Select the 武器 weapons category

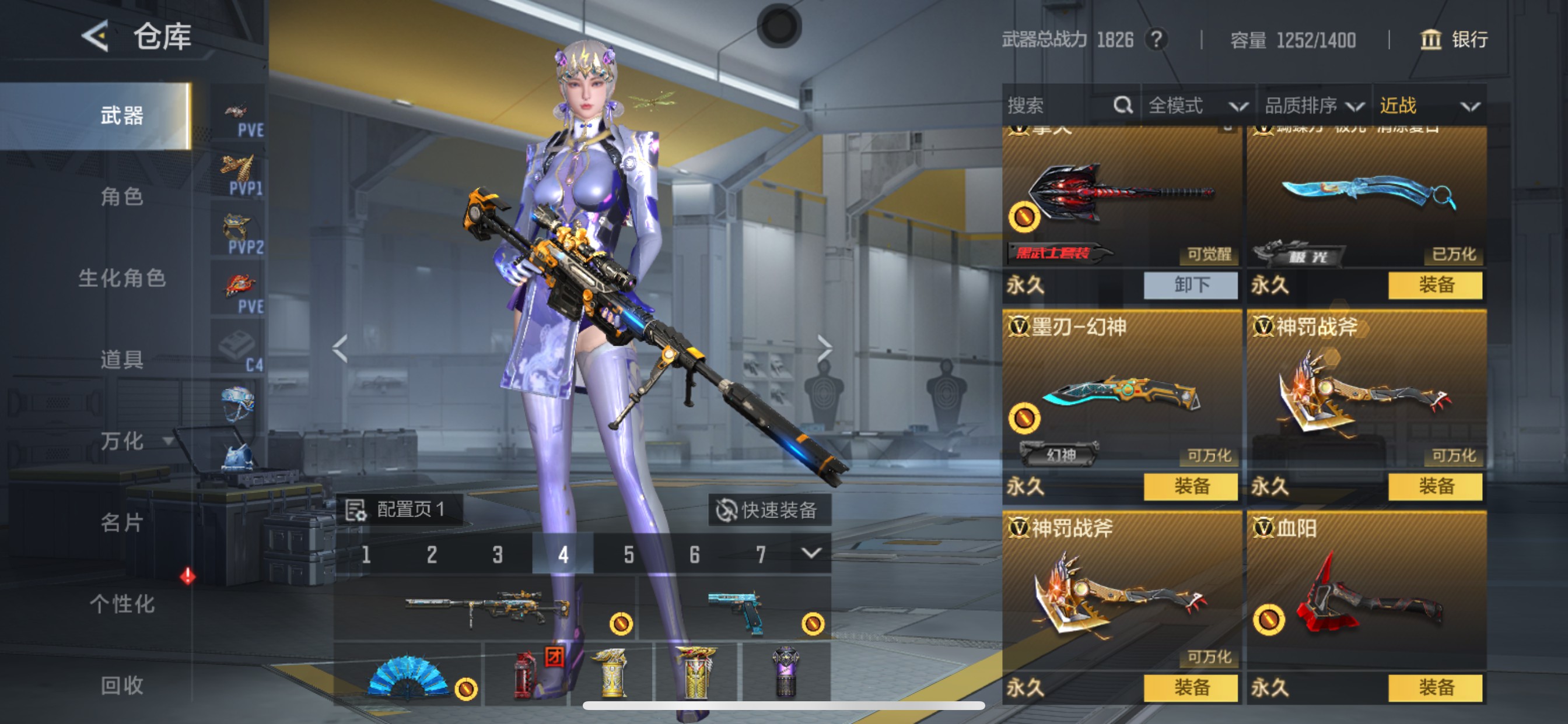pos(122,115)
